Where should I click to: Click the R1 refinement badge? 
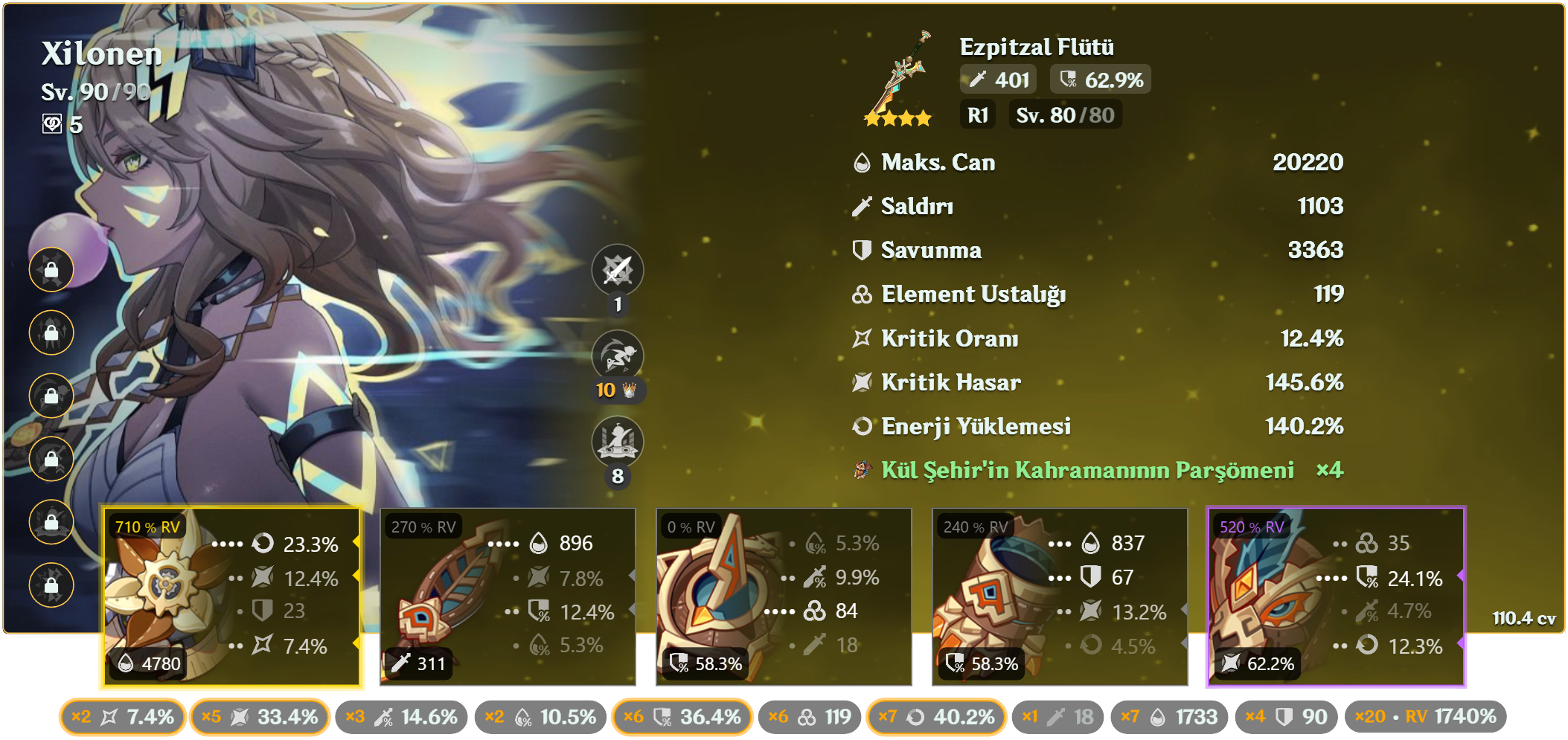977,115
